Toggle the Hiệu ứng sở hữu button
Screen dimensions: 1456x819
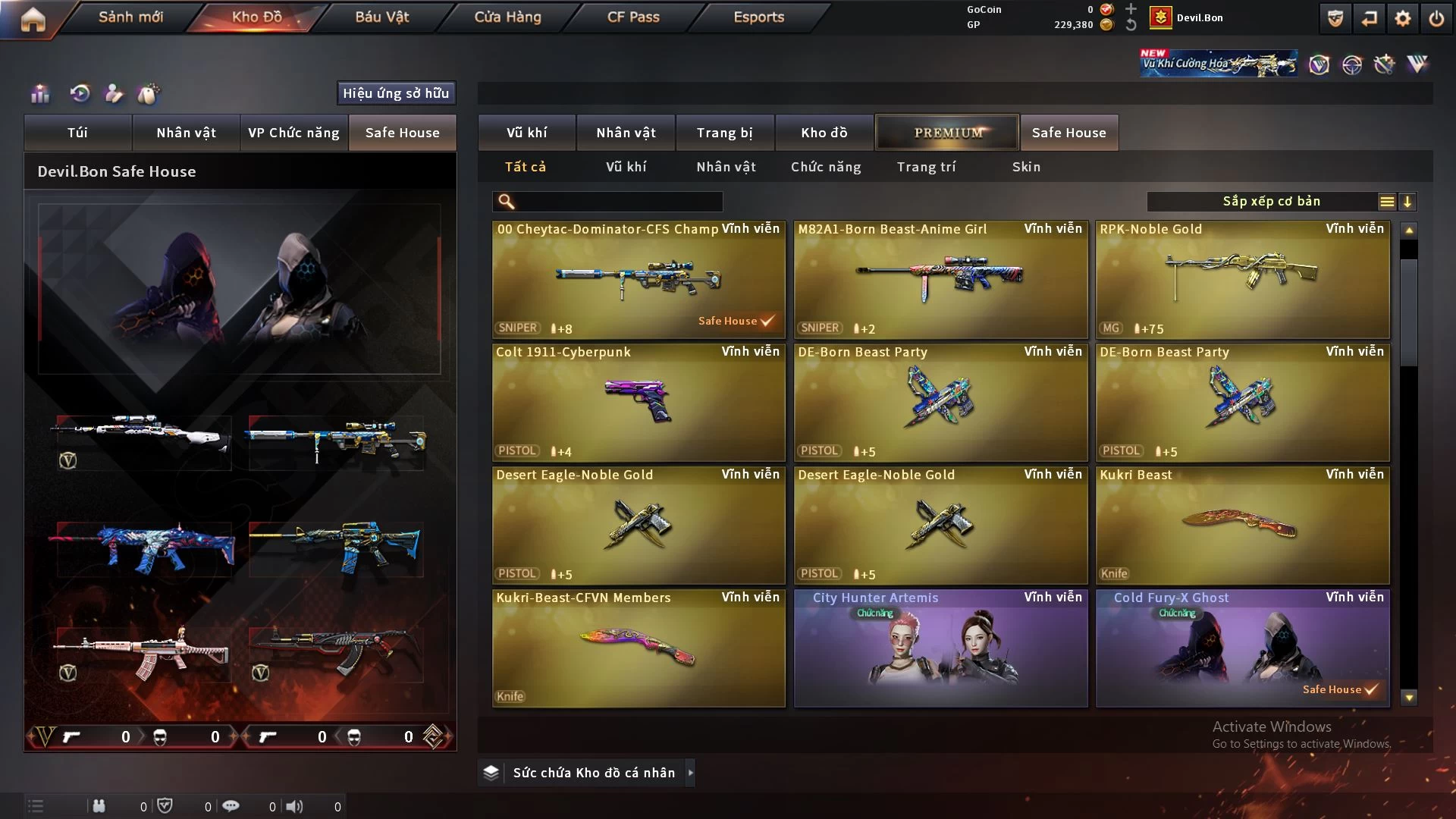point(396,93)
